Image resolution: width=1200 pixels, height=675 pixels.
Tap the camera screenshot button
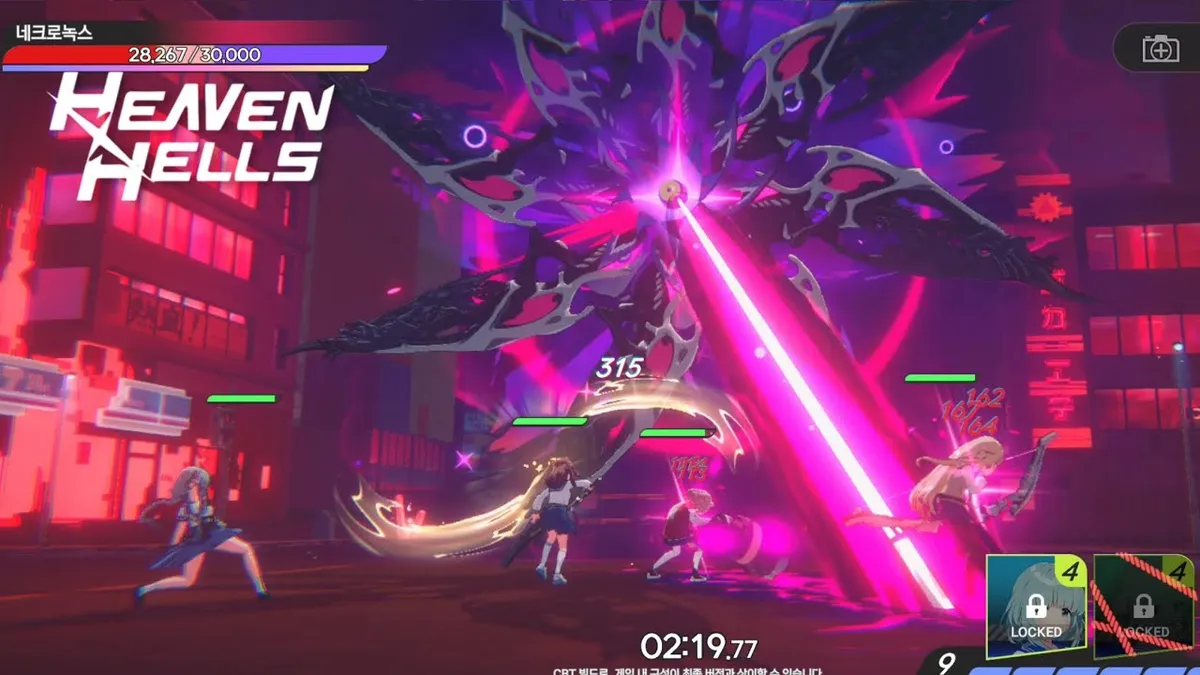click(x=1160, y=49)
